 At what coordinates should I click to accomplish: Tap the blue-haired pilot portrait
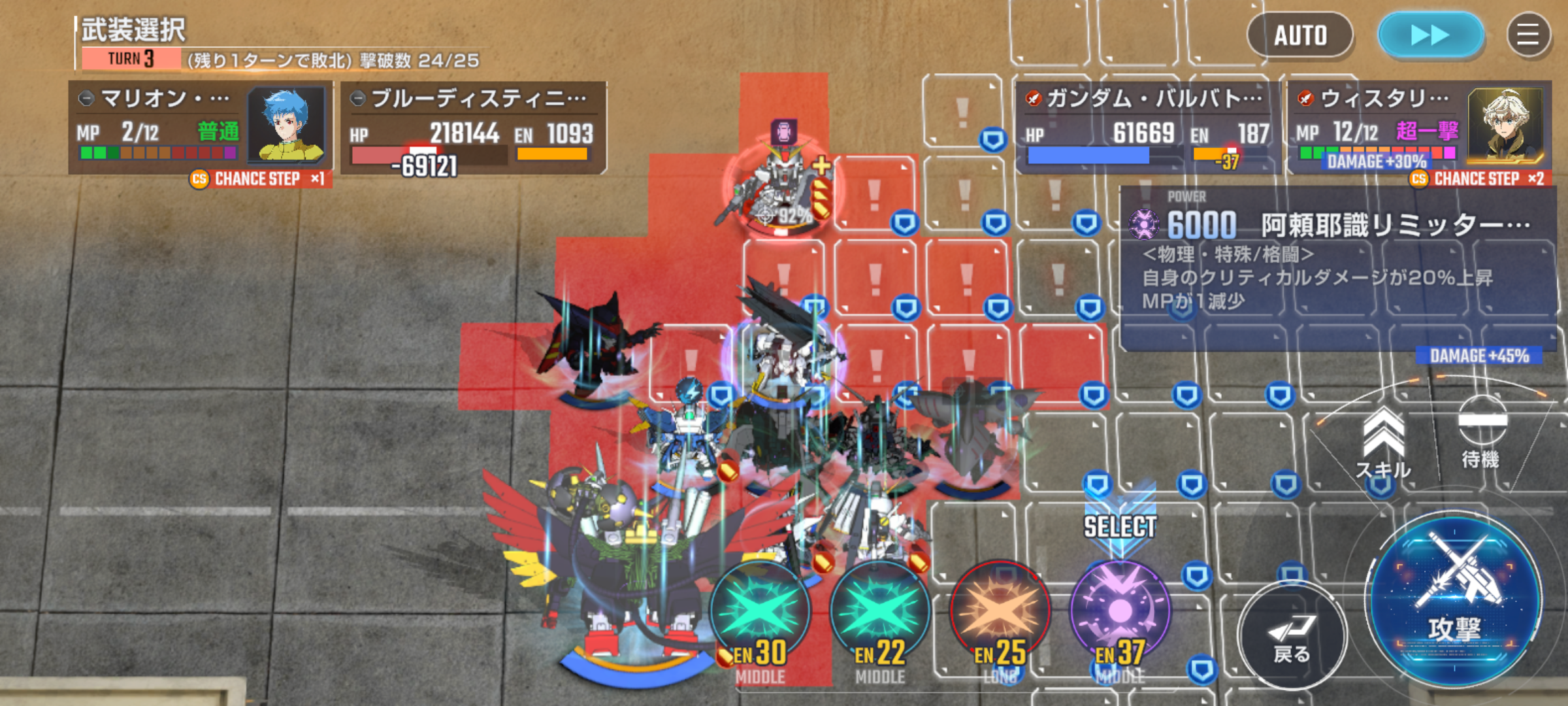pyautogui.click(x=287, y=124)
